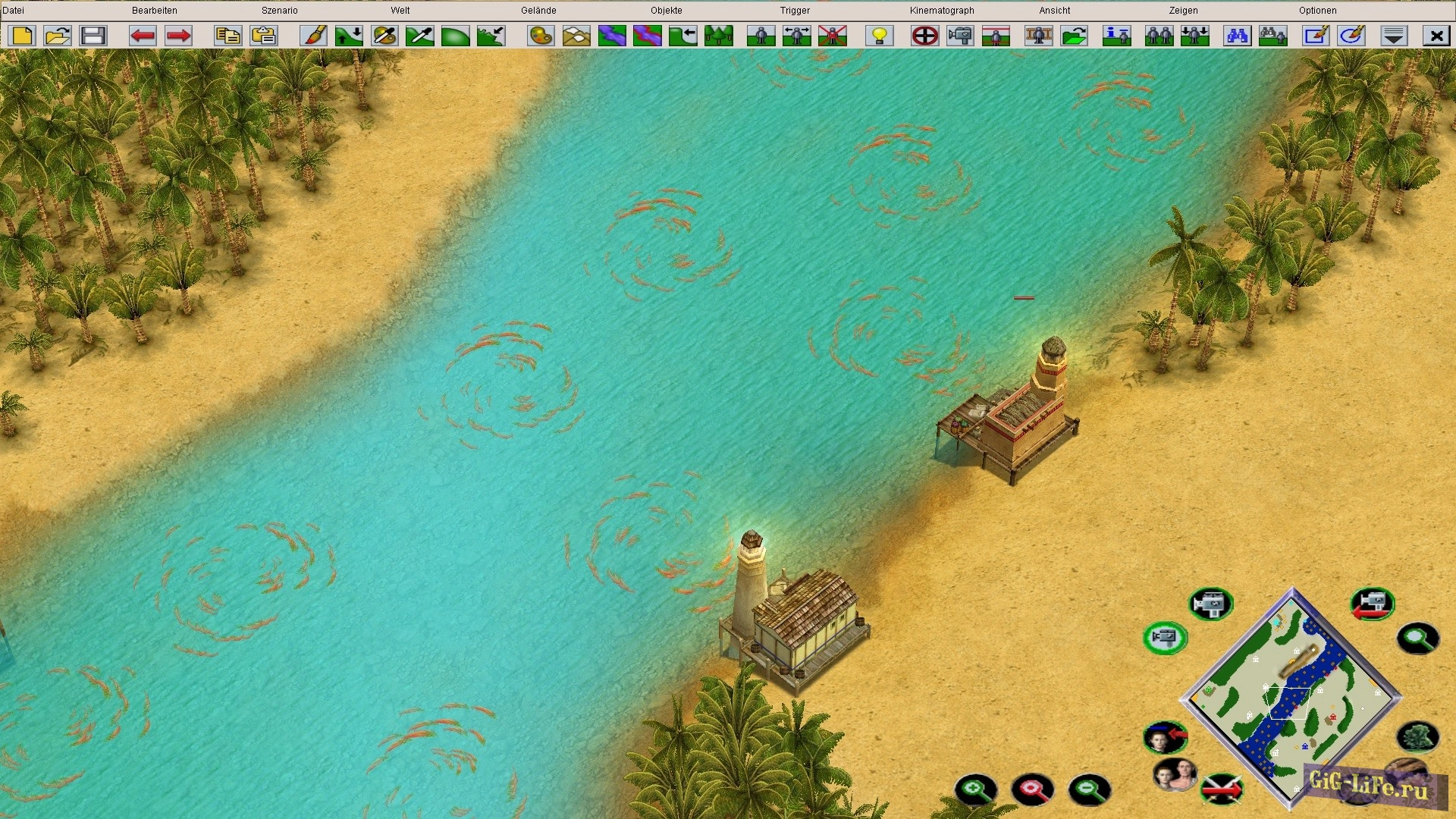Save the scenario with the floppy disk icon
Viewport: 1456px width, 819px height.
(x=93, y=36)
